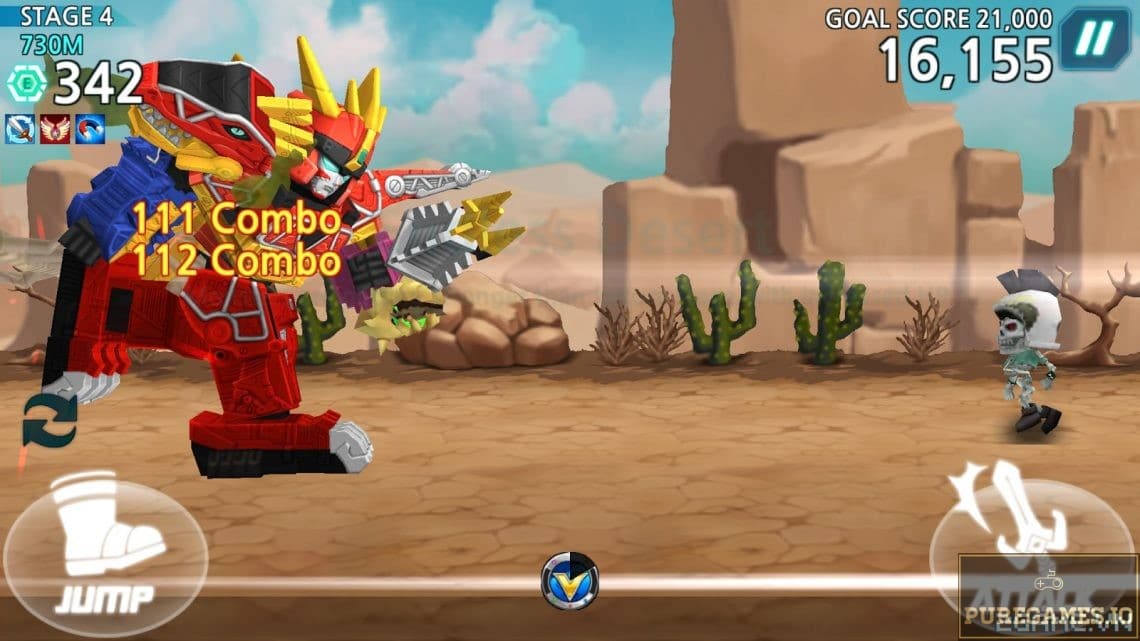
Task: Pause the game with the pause button
Action: (1095, 39)
